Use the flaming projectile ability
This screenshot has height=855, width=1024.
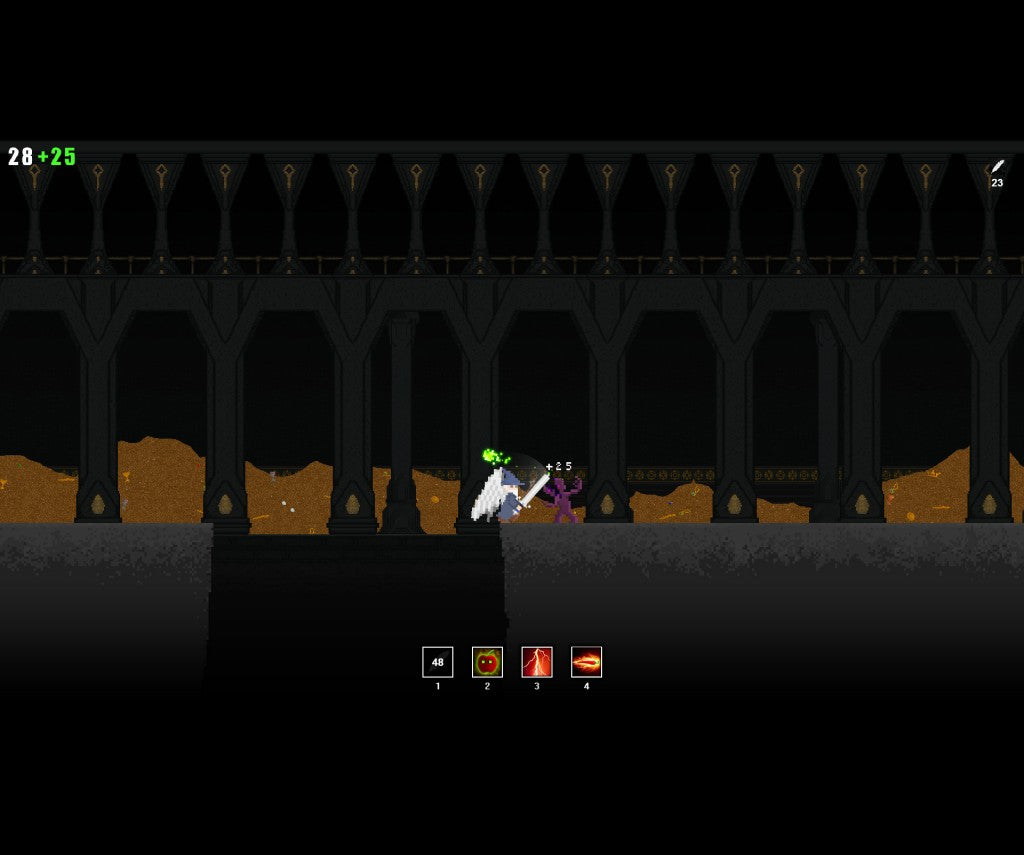tap(586, 662)
